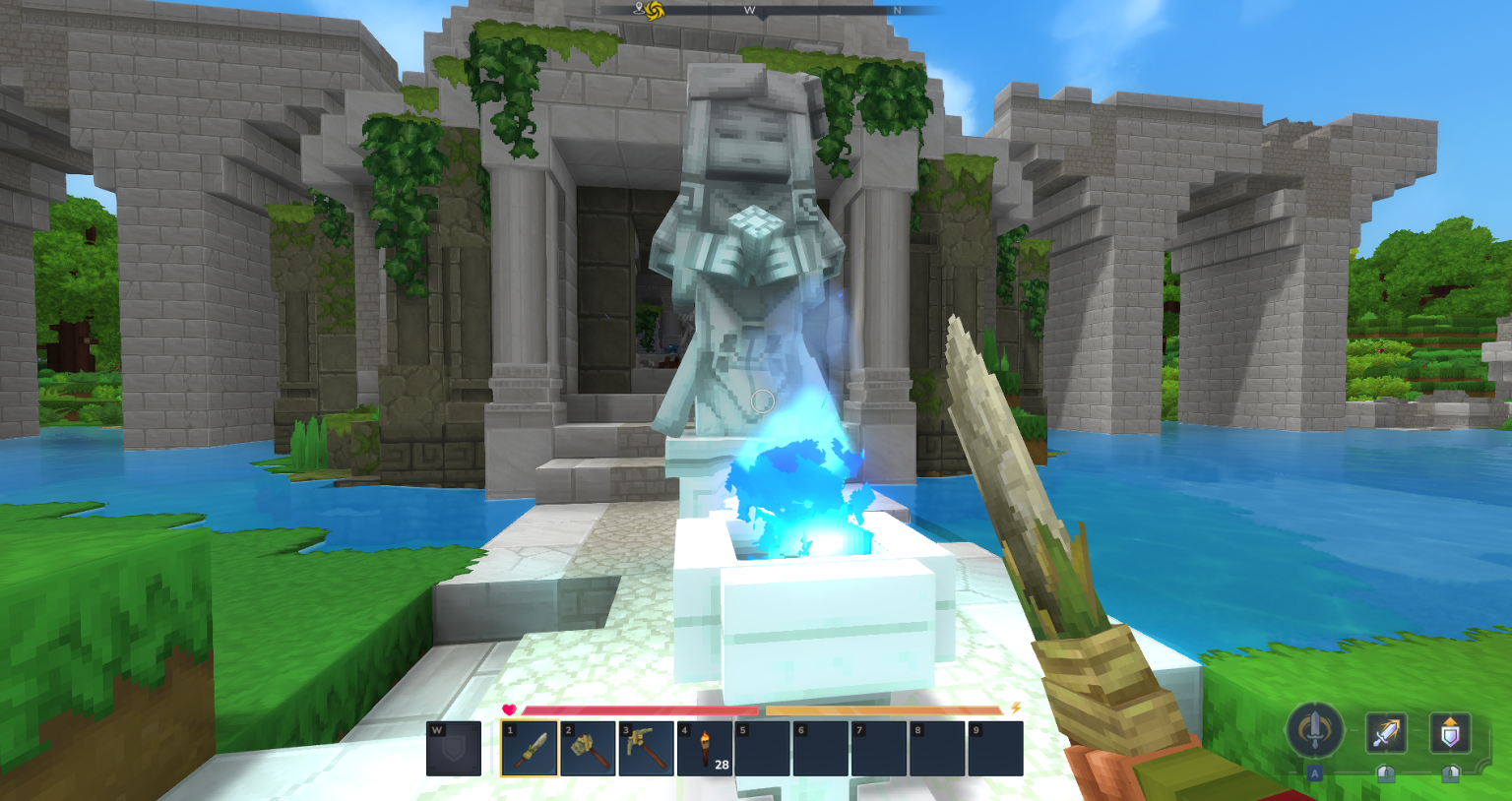Select the torch stack in hotbar slot 4

pos(706,748)
